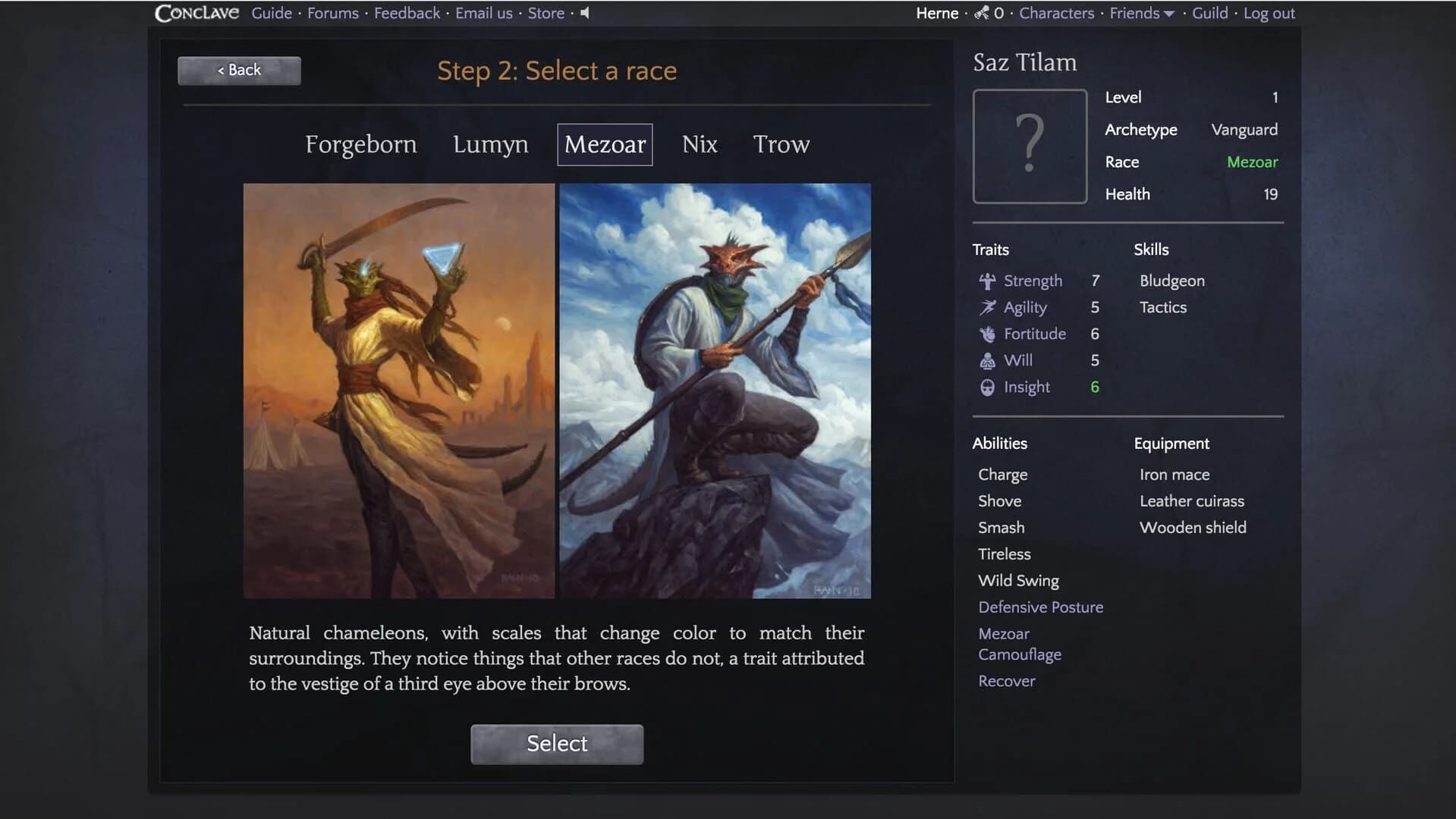Screen dimensions: 1456x819
Task: Open the Guild page
Action: click(1209, 13)
